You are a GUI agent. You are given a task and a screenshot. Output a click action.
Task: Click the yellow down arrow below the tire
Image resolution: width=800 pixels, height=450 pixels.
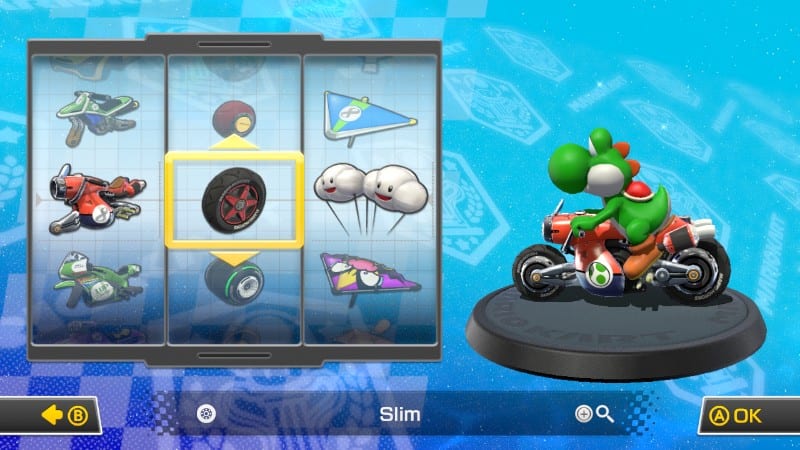click(x=234, y=258)
